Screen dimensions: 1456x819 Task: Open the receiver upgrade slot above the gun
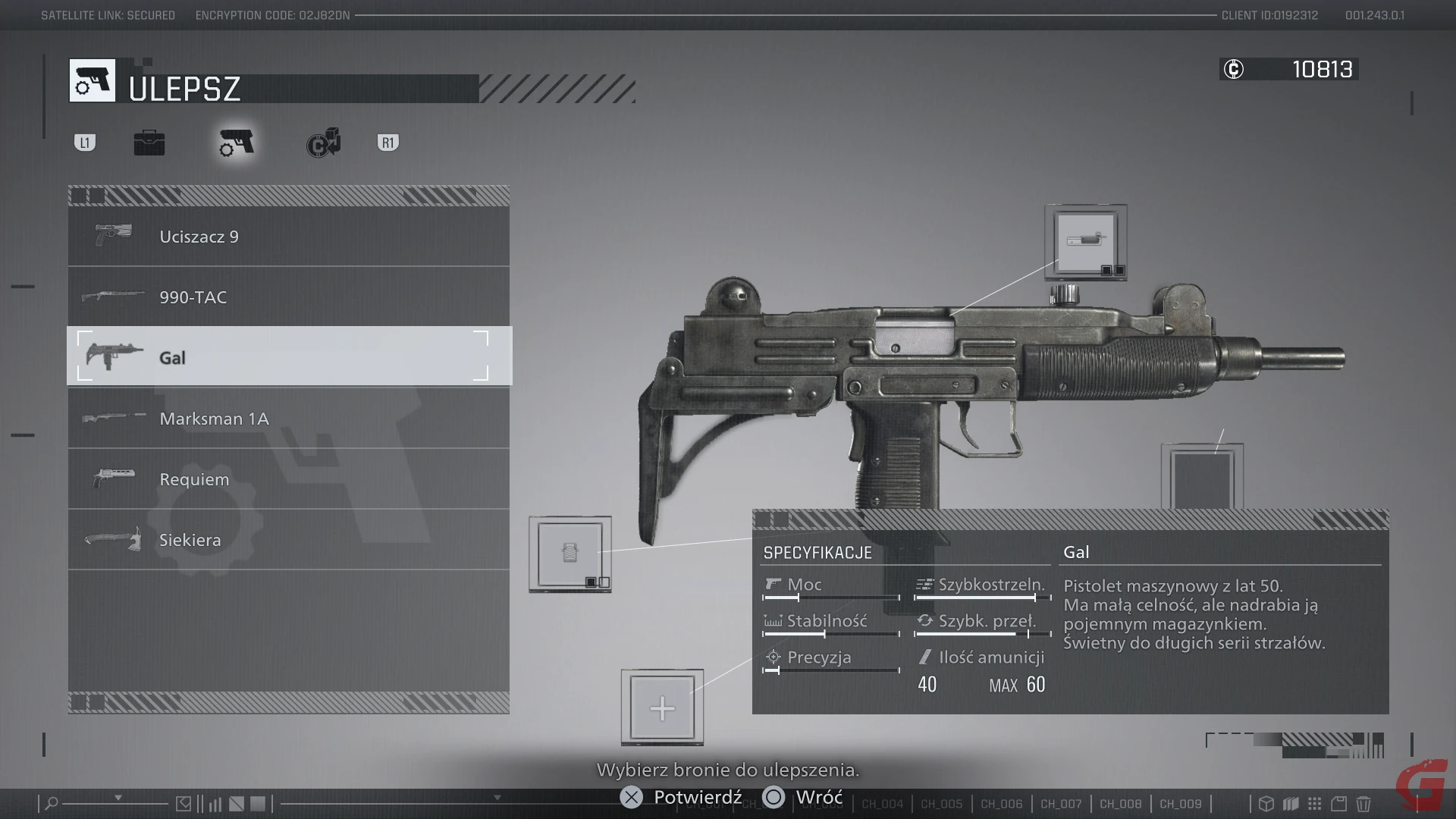click(1086, 243)
